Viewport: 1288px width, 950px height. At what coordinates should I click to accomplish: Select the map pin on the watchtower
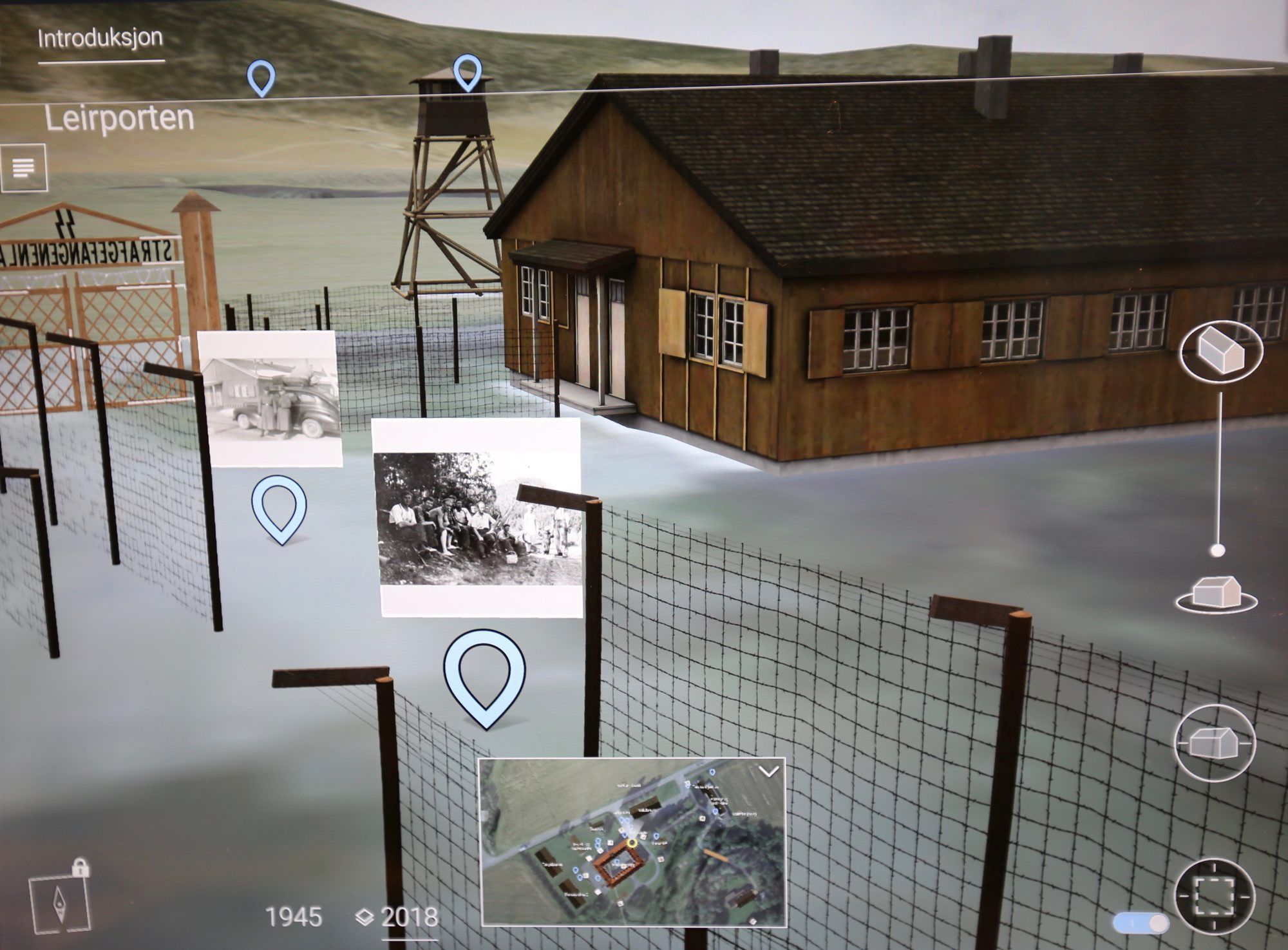[468, 71]
